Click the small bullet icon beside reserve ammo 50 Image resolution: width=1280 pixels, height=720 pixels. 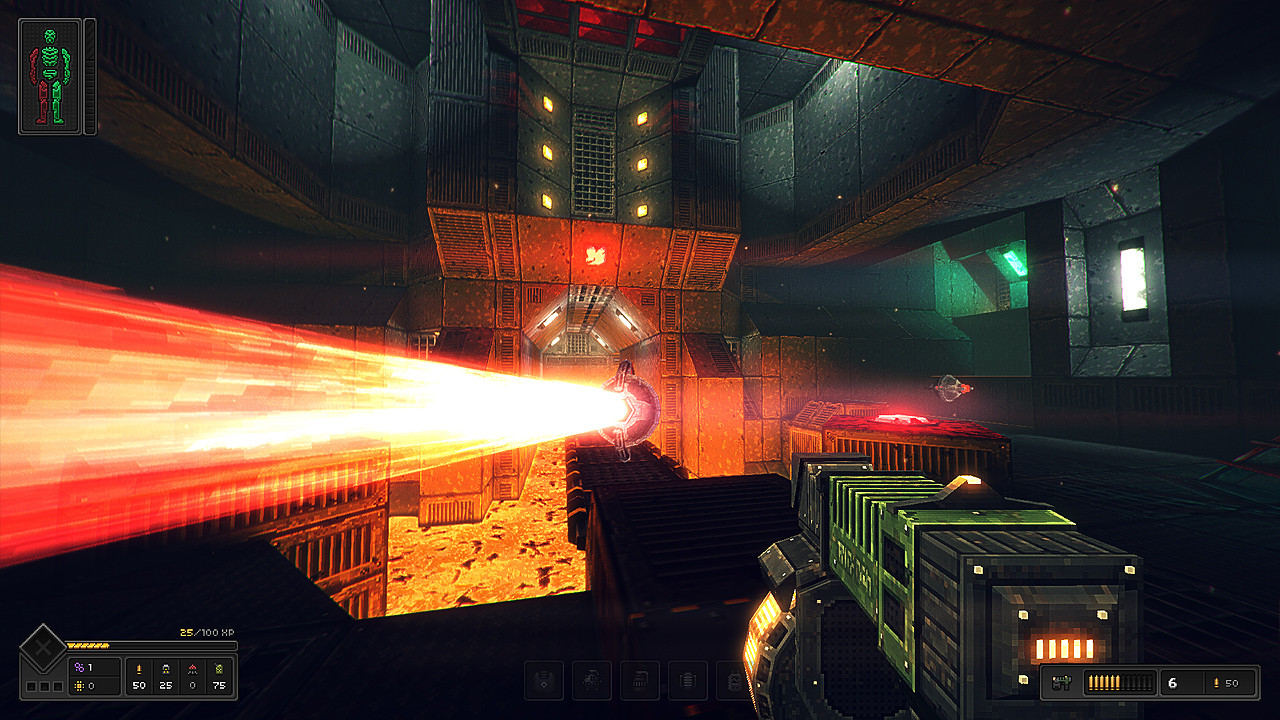[x=1217, y=682]
